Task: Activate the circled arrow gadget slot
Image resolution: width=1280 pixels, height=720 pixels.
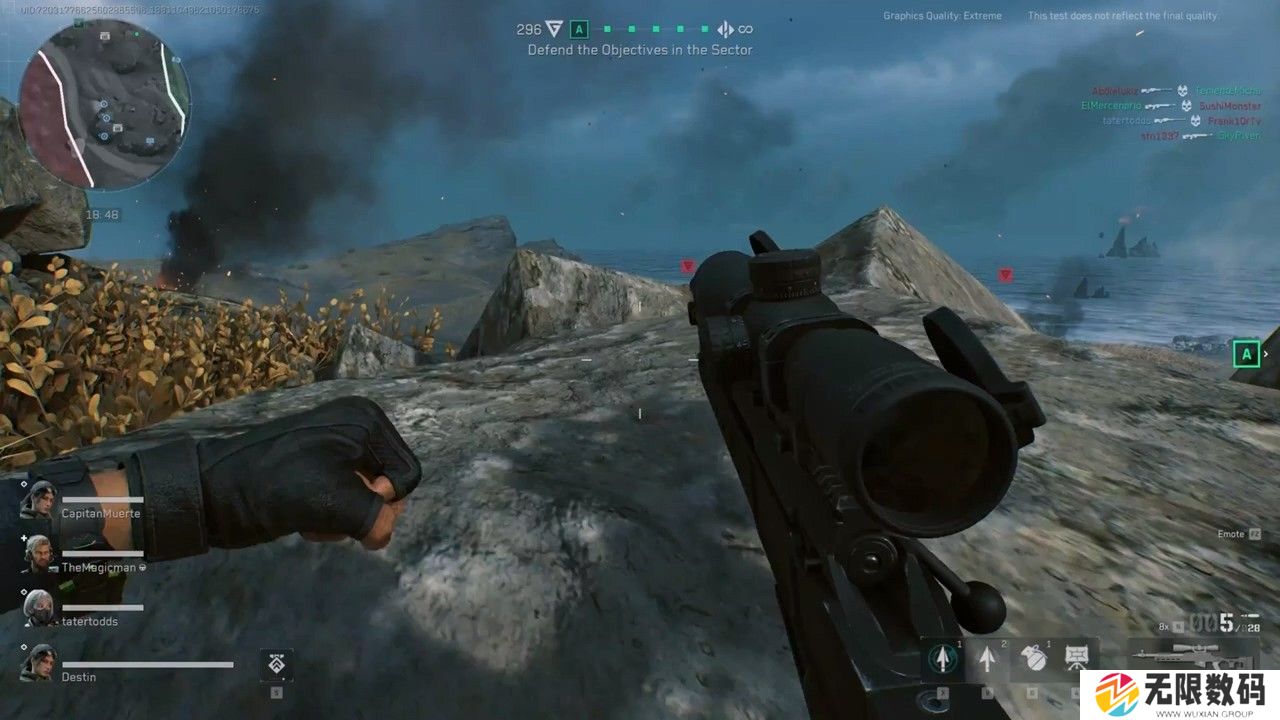Action: (x=940, y=657)
